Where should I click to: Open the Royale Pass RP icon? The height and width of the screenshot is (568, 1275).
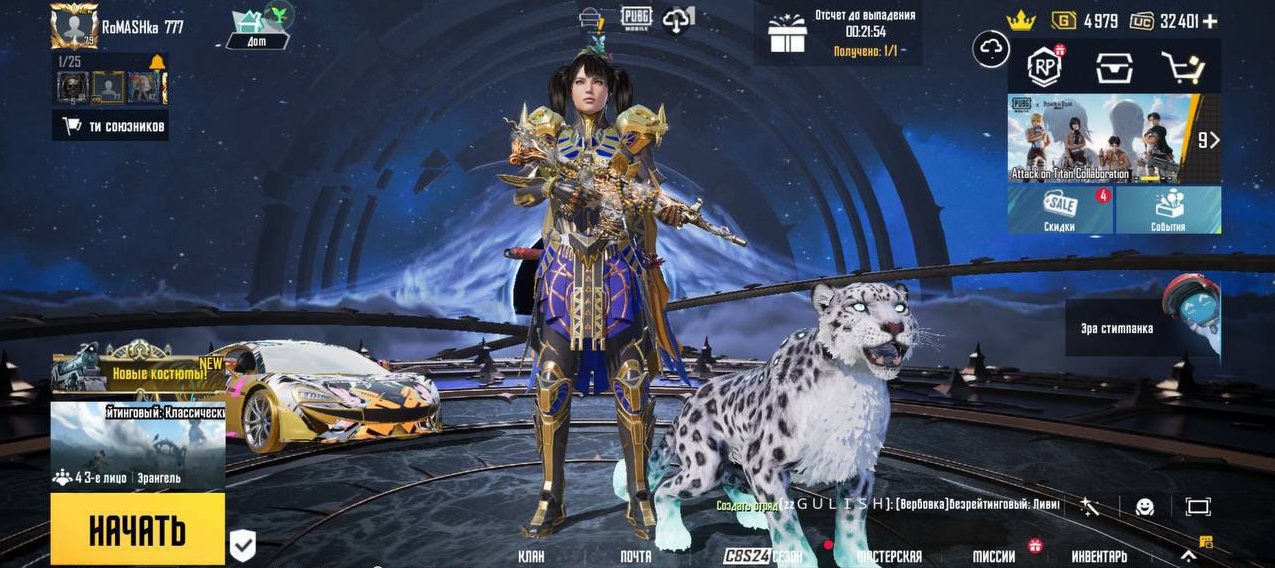(1045, 67)
